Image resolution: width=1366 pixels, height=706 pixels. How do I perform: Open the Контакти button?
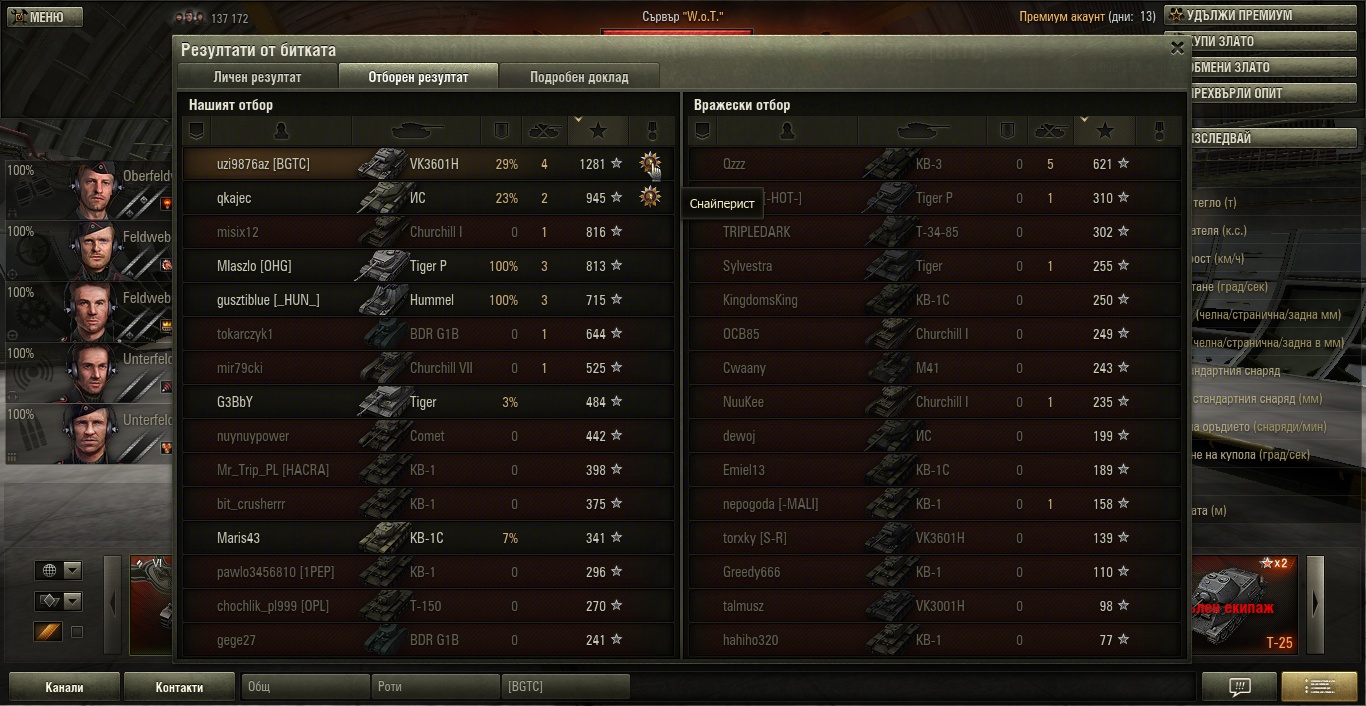pos(179,687)
